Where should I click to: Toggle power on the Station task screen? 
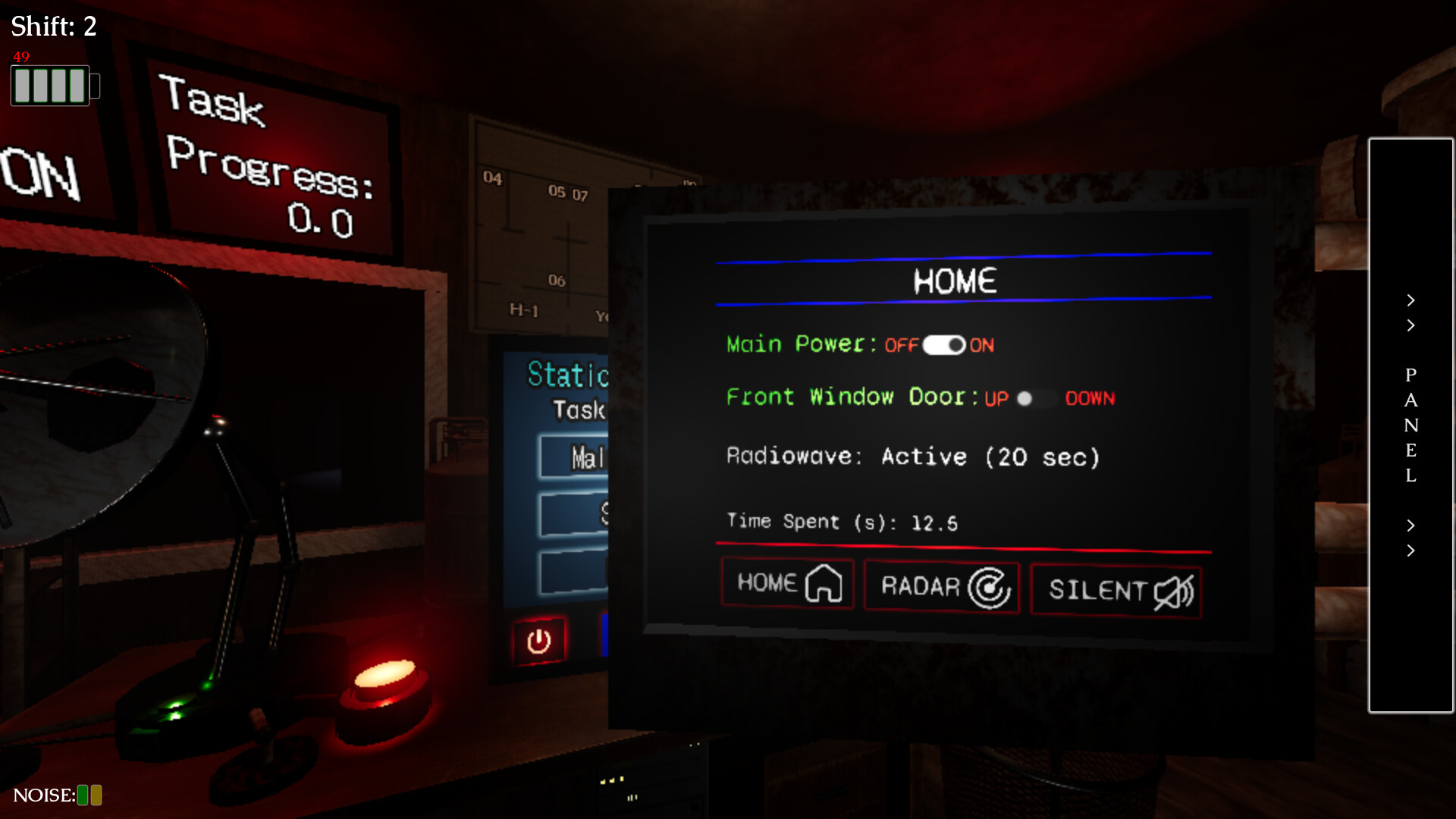538,641
